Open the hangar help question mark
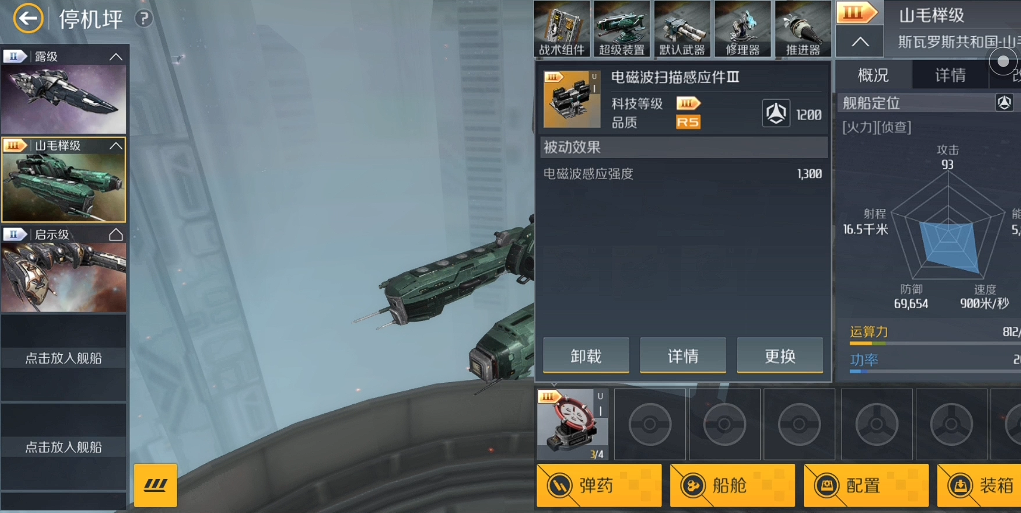The width and height of the screenshot is (1021, 513). (x=144, y=18)
